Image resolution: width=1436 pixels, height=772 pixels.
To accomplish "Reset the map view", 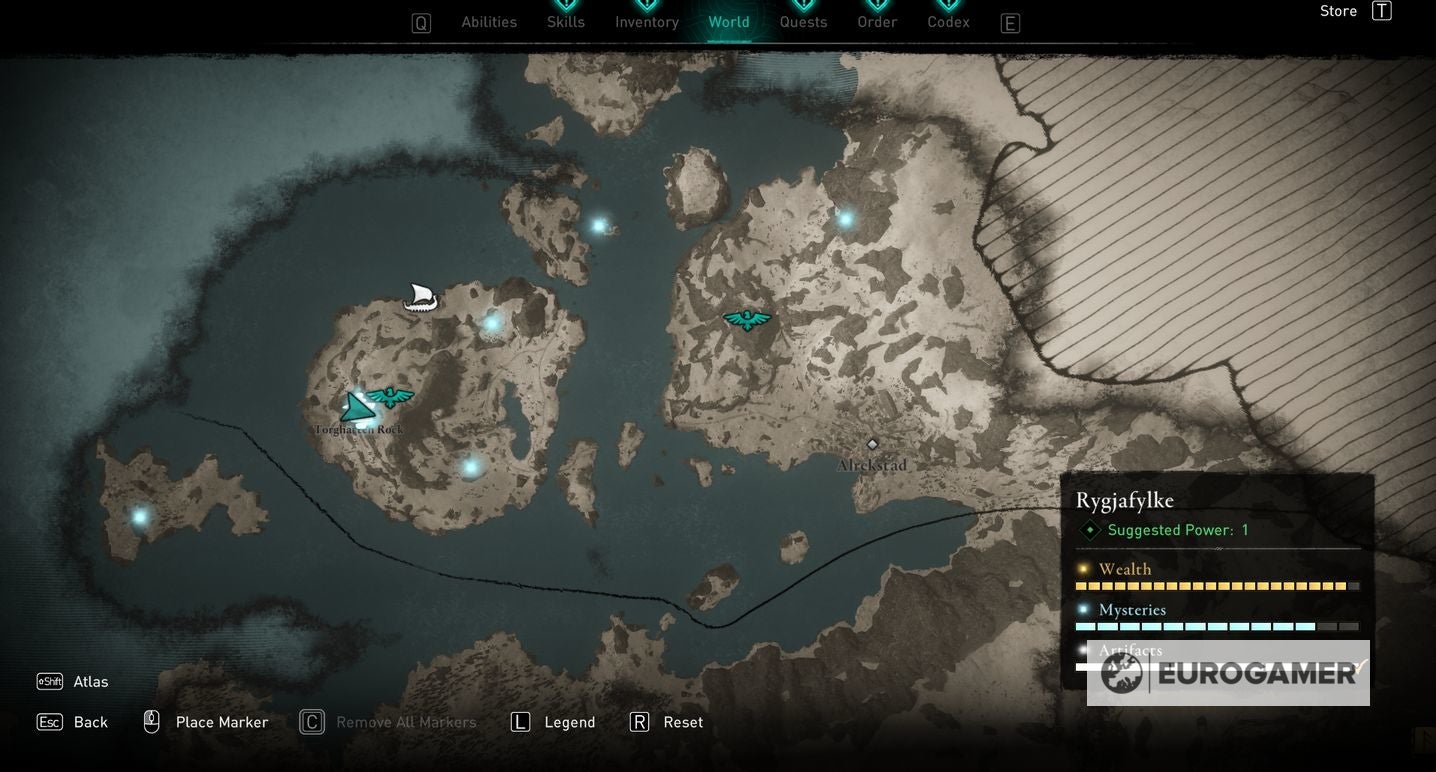I will pyautogui.click(x=683, y=722).
